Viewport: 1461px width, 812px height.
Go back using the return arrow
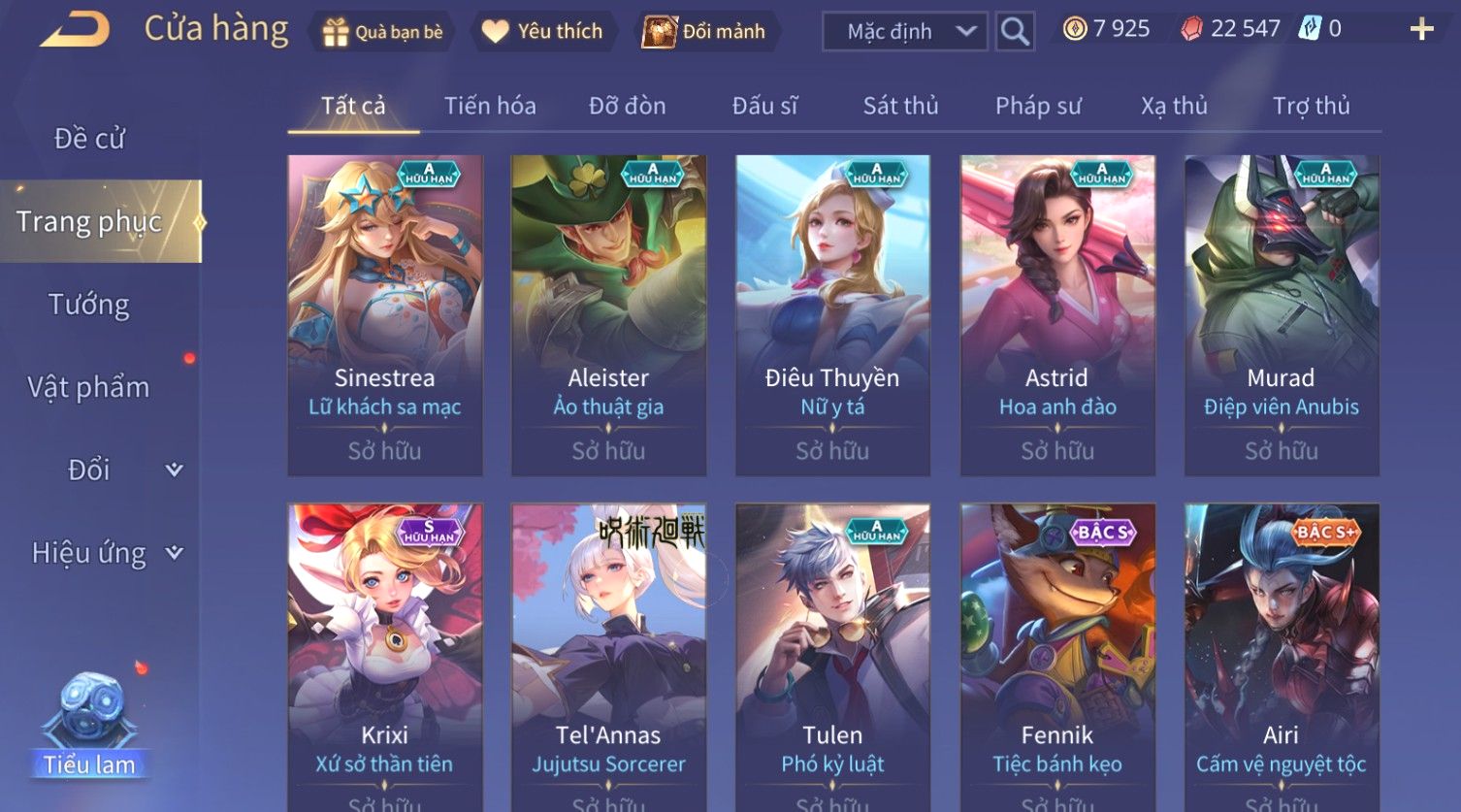click(x=75, y=30)
